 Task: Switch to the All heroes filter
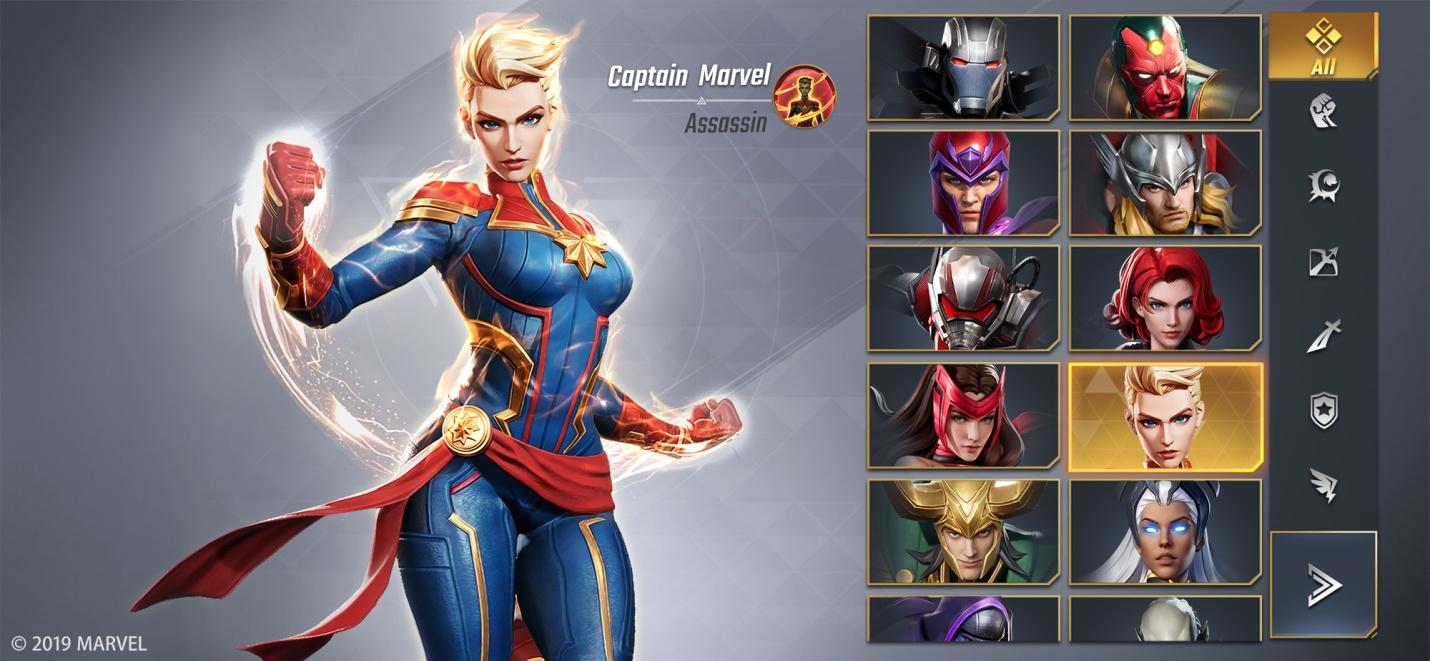[1323, 46]
